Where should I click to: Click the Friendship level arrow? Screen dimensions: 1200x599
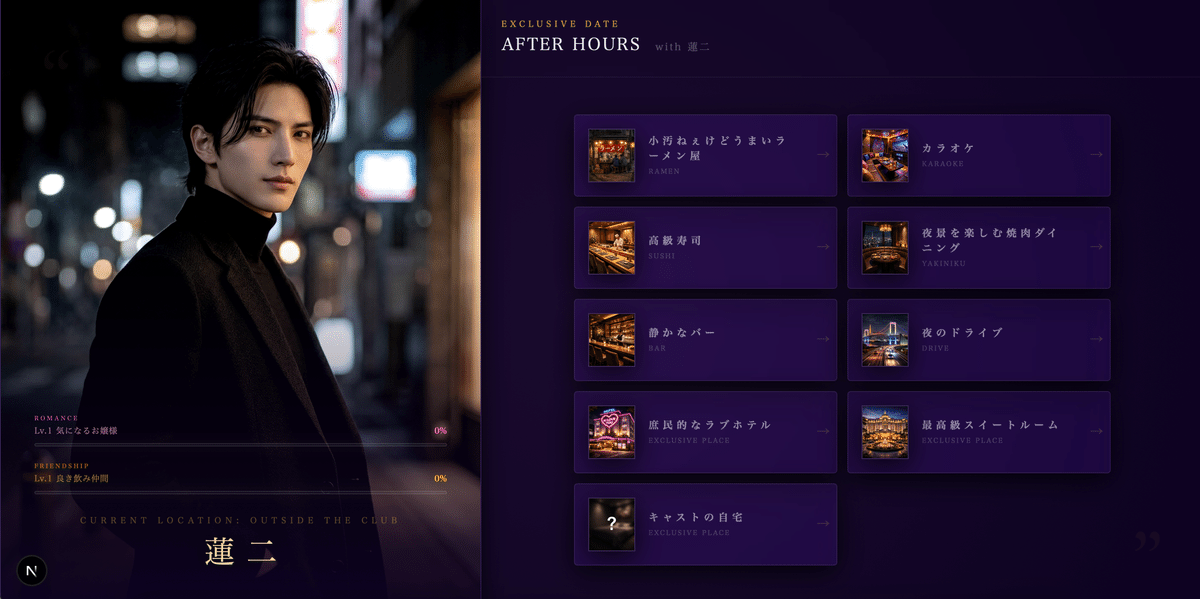(355, 479)
